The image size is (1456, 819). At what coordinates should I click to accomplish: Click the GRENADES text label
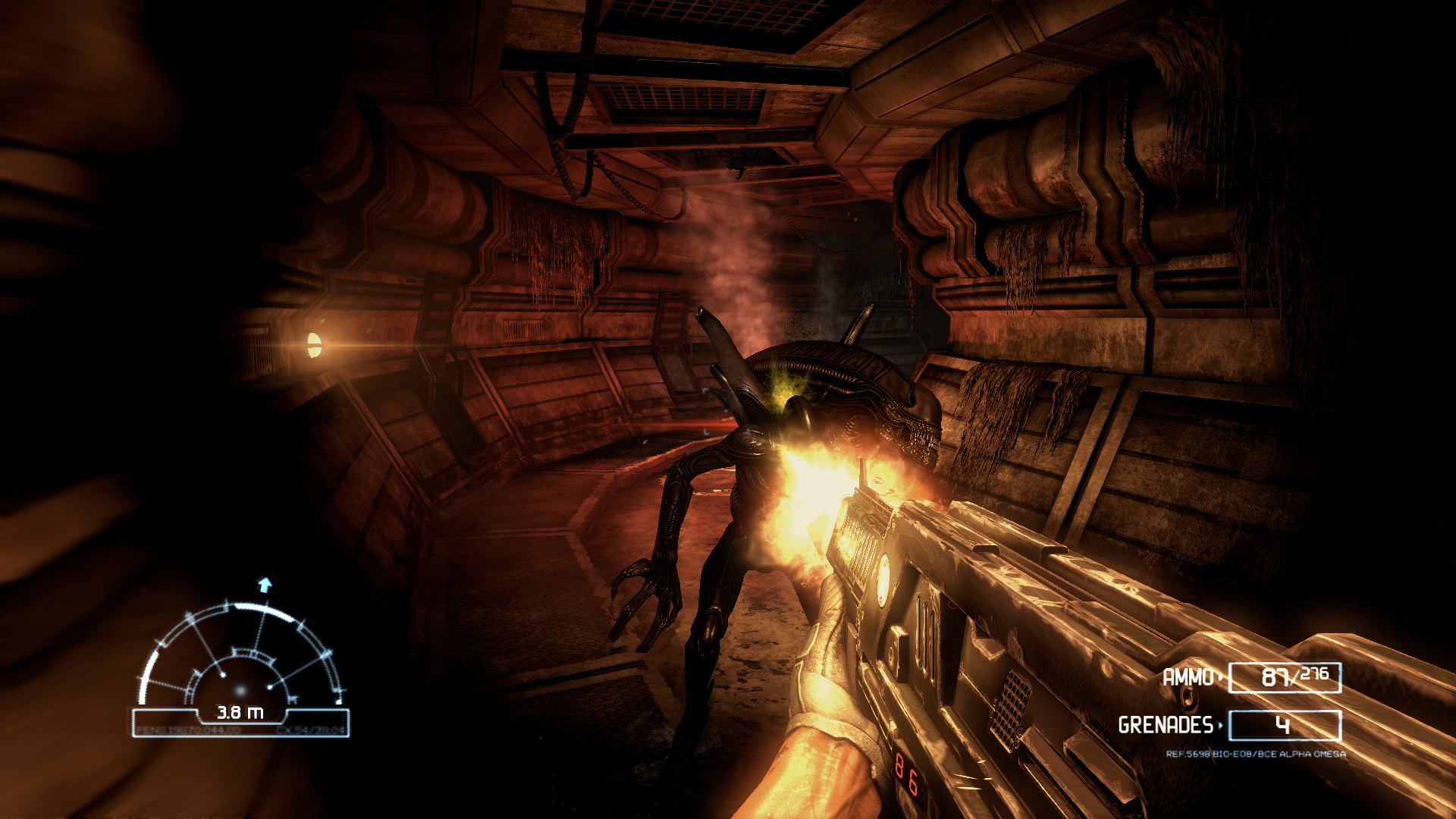(x=1168, y=724)
